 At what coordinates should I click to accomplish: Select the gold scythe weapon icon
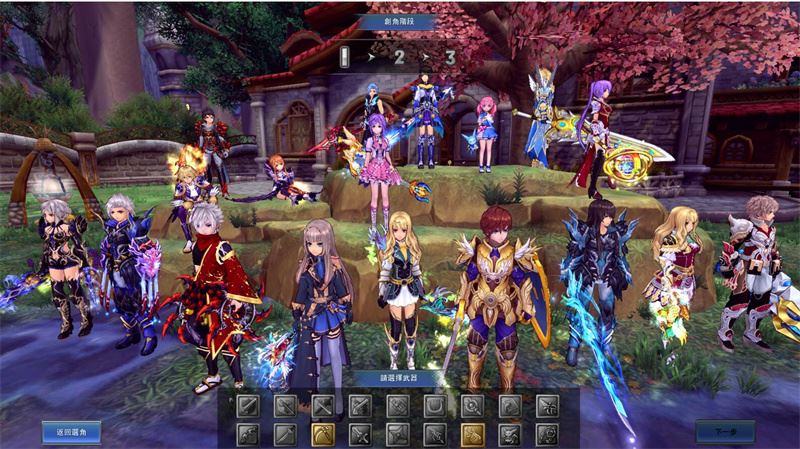click(x=323, y=434)
